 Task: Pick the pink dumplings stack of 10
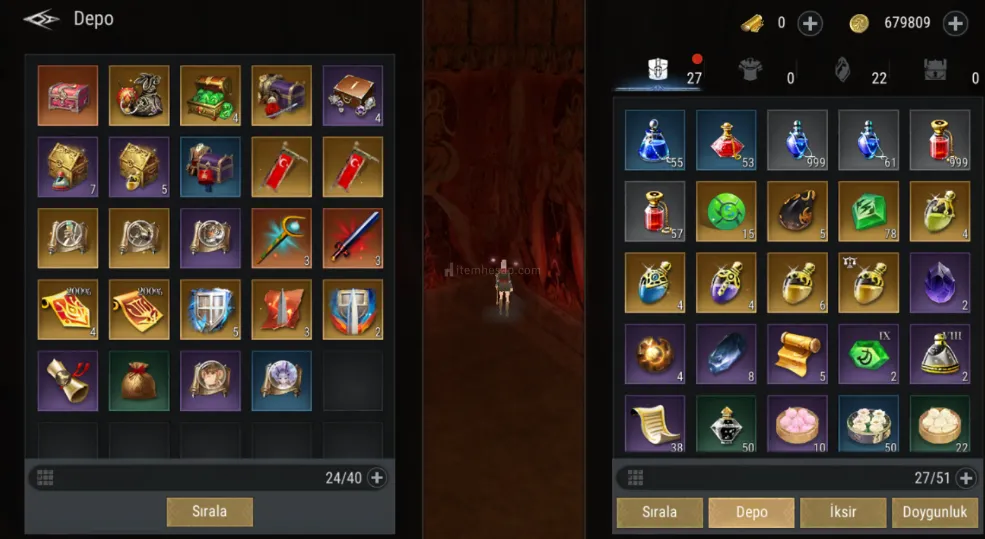pyautogui.click(x=797, y=424)
